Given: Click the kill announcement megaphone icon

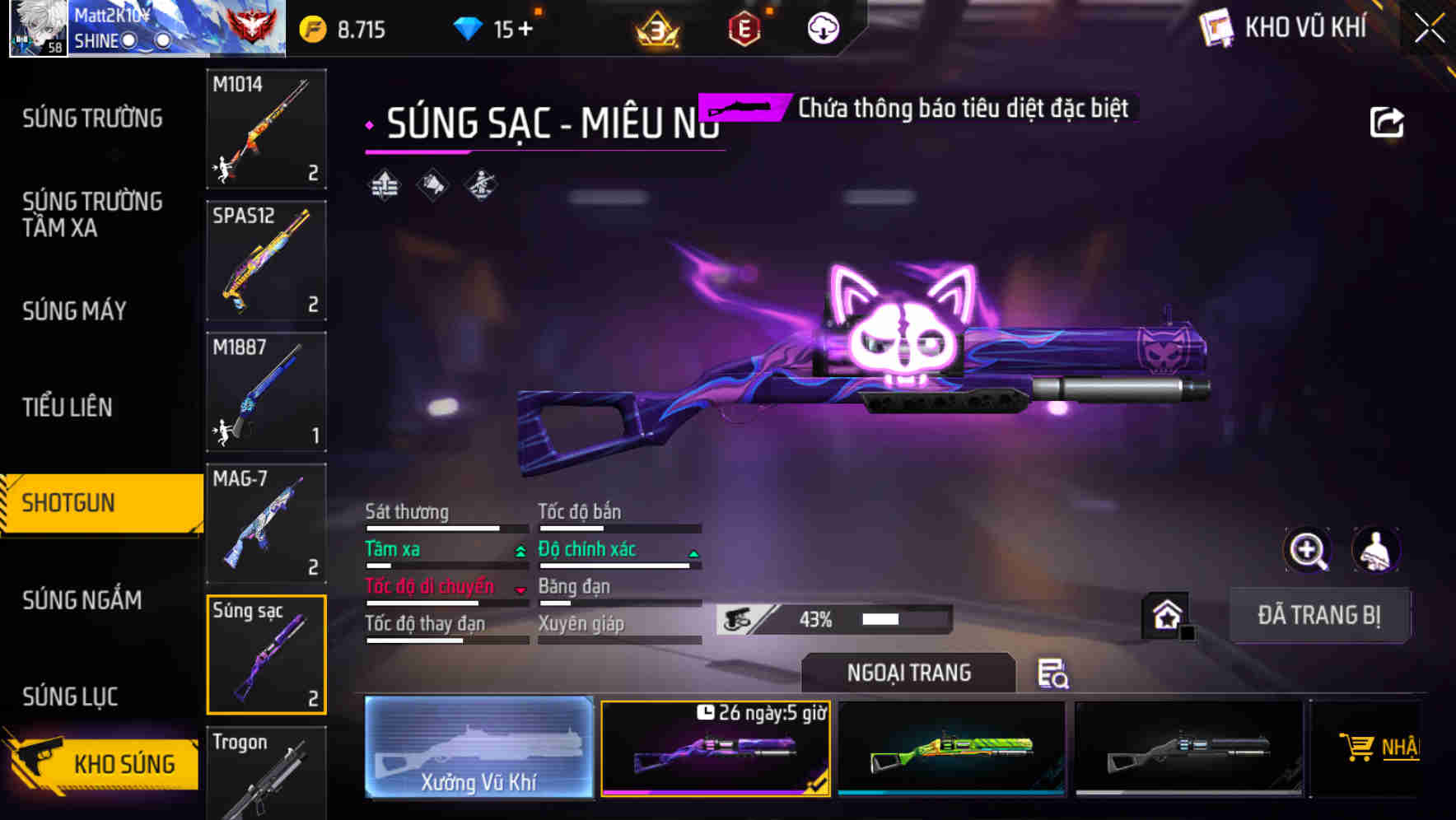Looking at the screenshot, I should pyautogui.click(x=431, y=184).
